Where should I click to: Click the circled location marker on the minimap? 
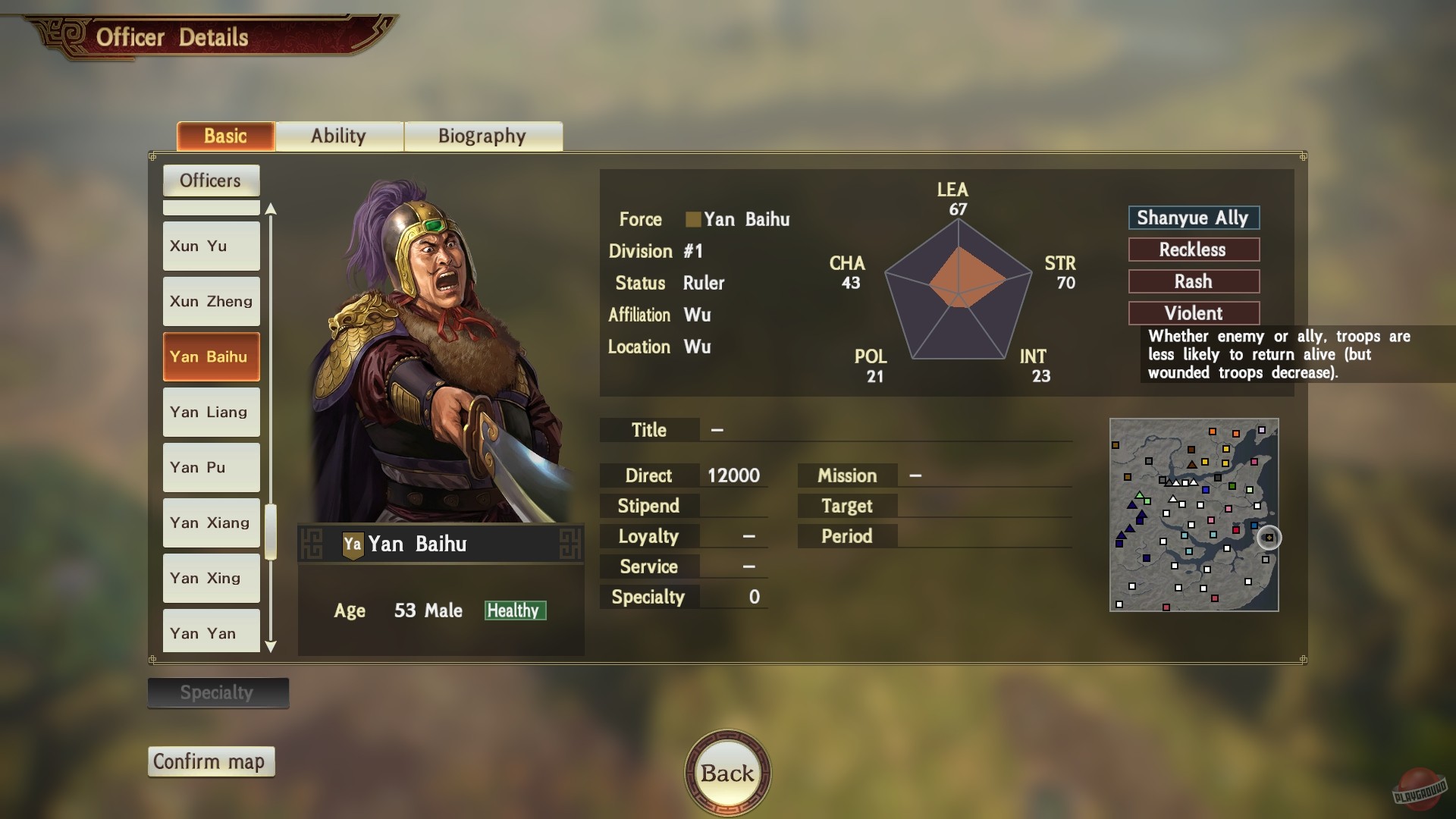point(1269,537)
